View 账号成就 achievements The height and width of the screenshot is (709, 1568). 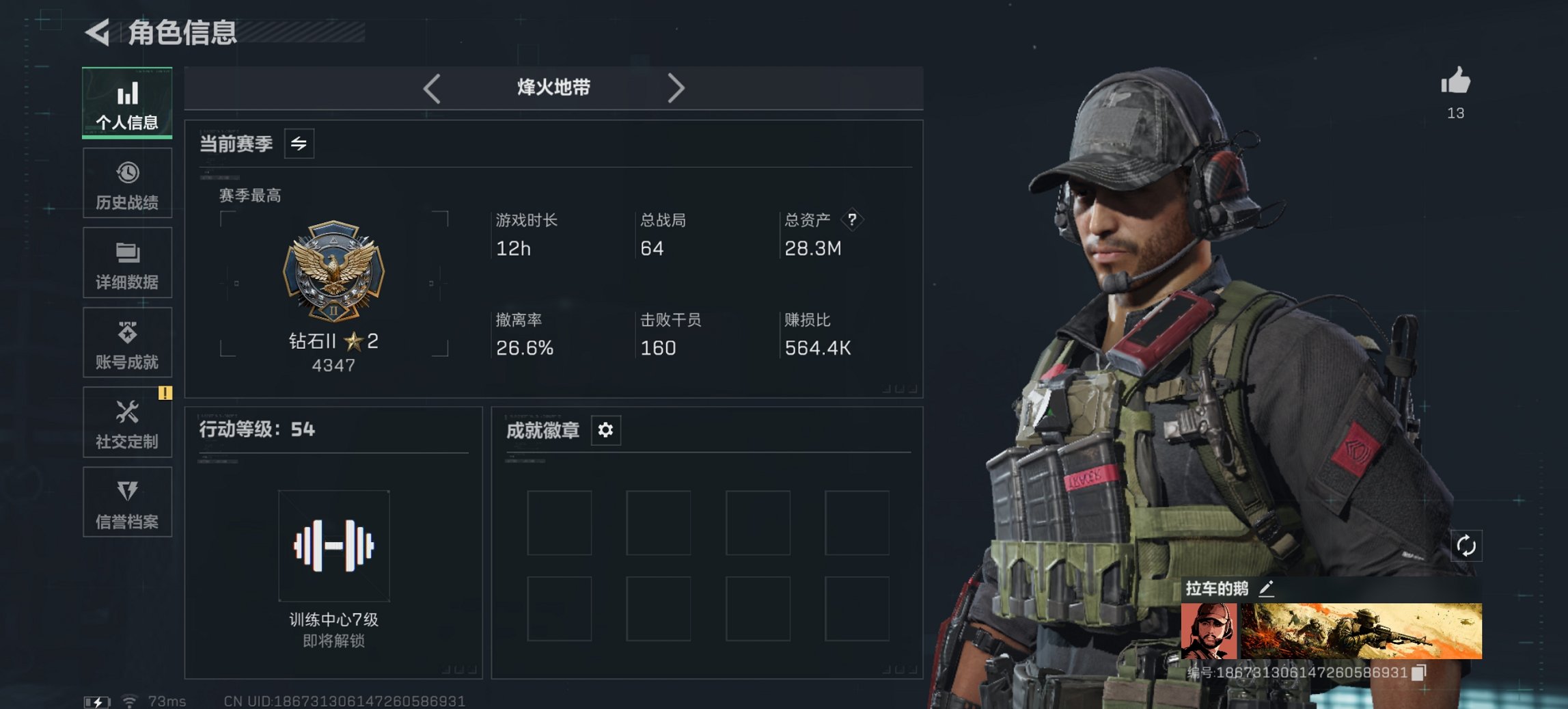point(127,343)
